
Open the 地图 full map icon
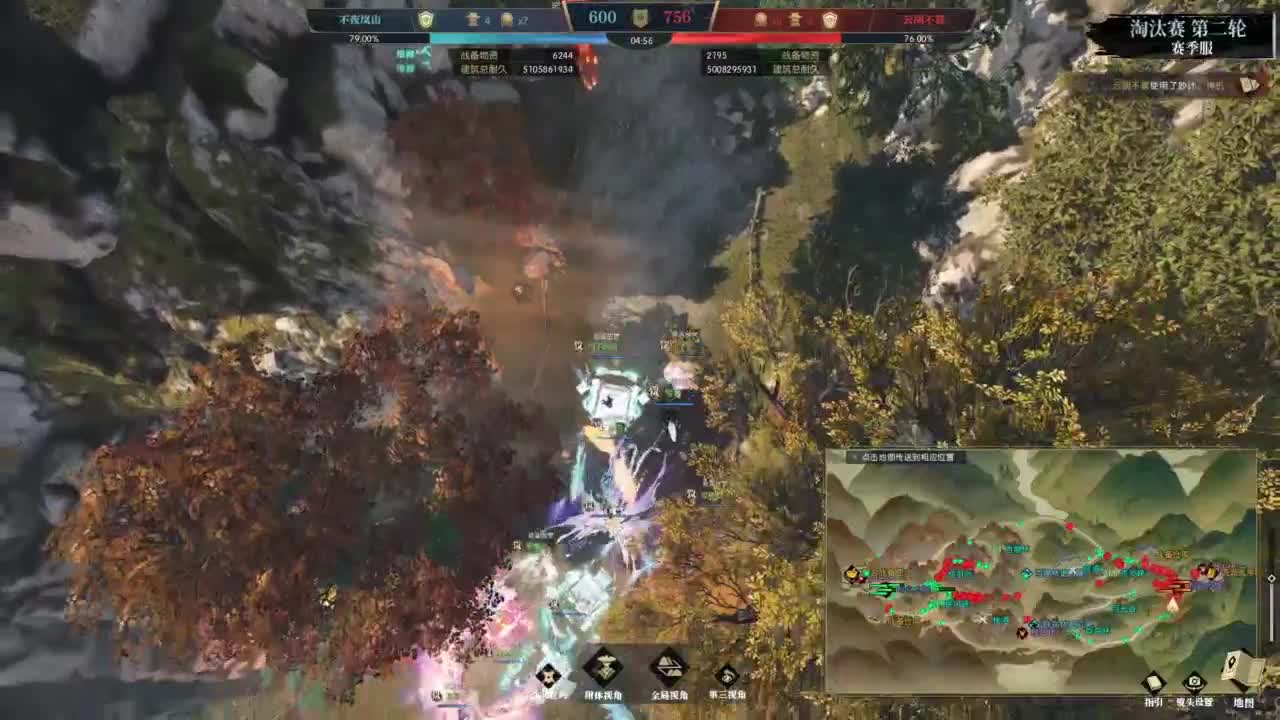tap(1232, 667)
